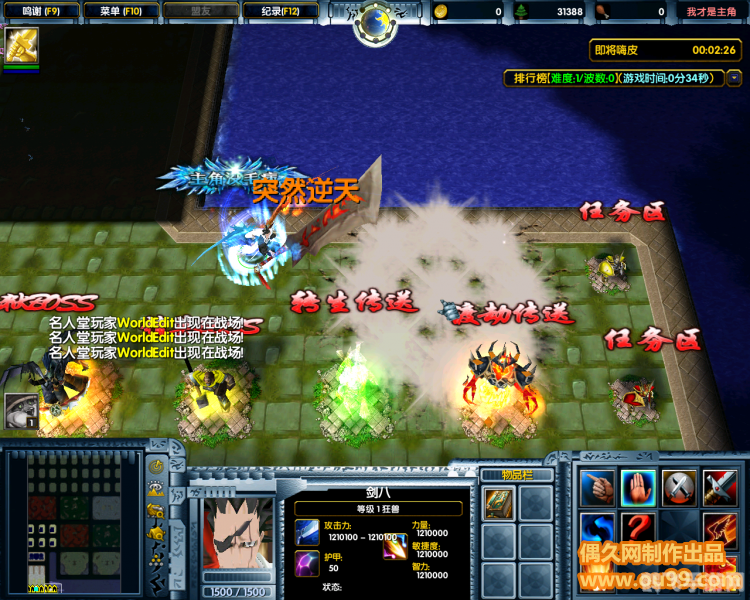The height and width of the screenshot is (600, 750).
Task: Activate the flaming slash ability icon
Action: point(719,529)
